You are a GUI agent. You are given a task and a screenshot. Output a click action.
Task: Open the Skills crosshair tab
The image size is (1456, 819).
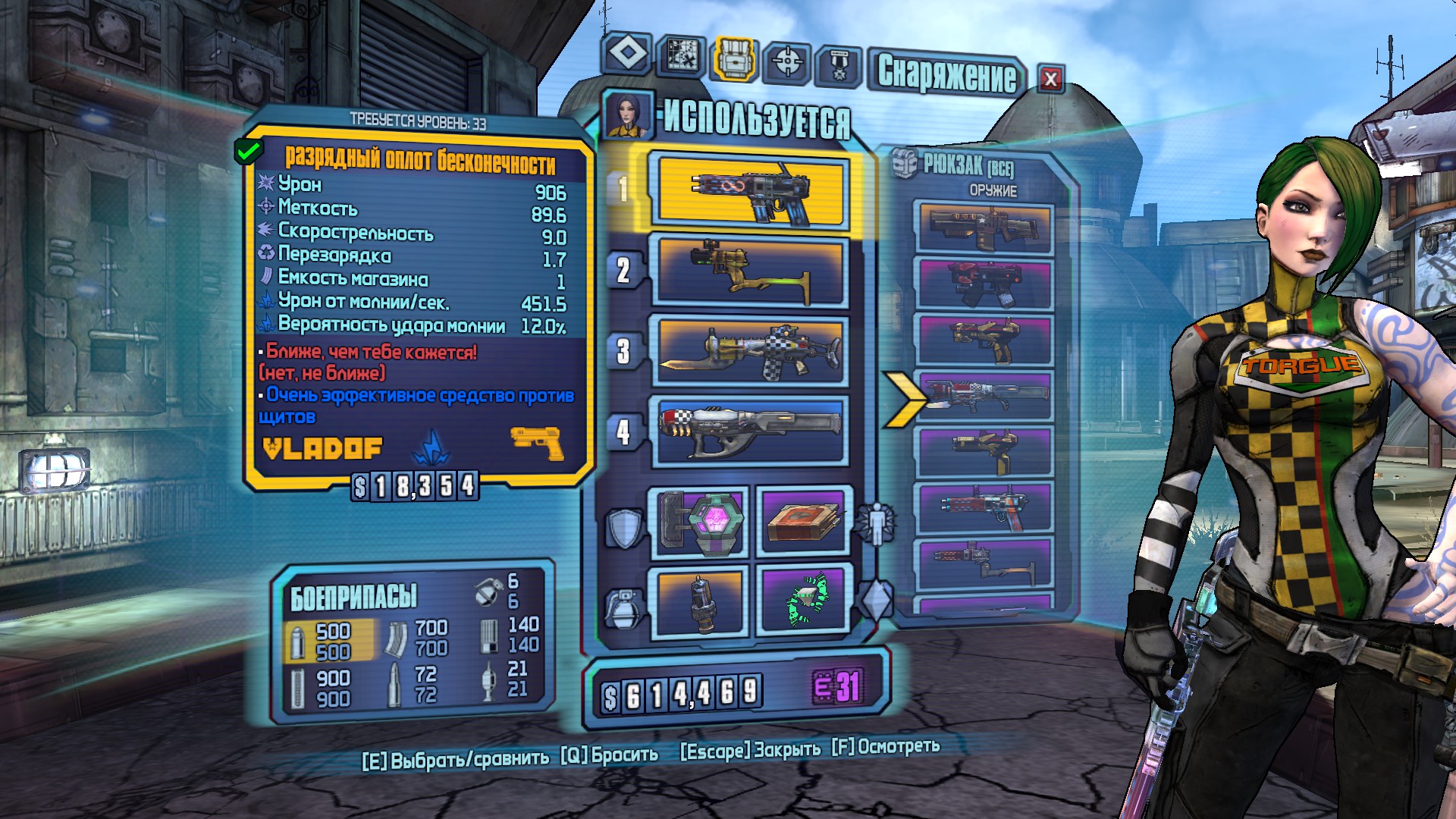tap(787, 61)
